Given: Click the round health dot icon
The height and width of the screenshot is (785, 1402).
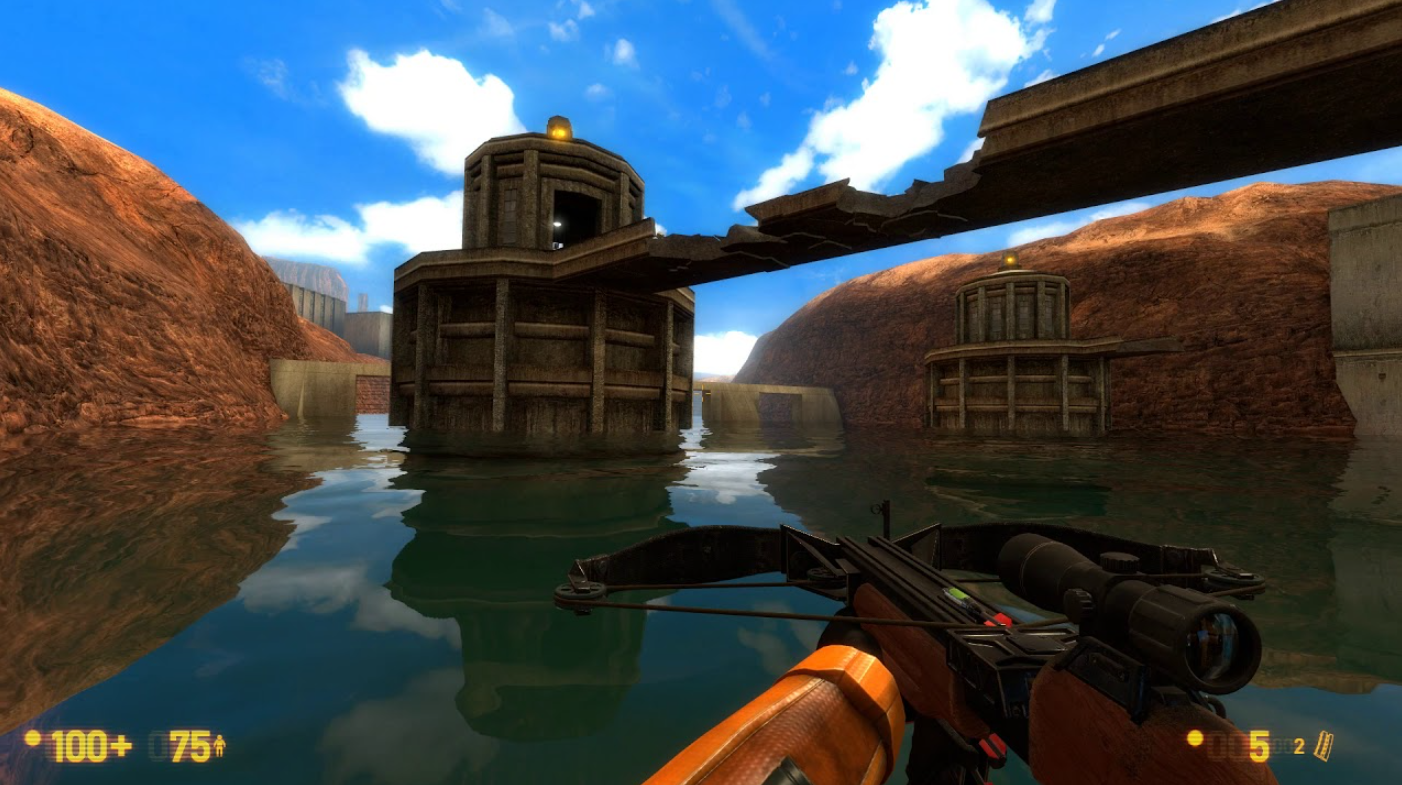Looking at the screenshot, I should coord(32,742).
